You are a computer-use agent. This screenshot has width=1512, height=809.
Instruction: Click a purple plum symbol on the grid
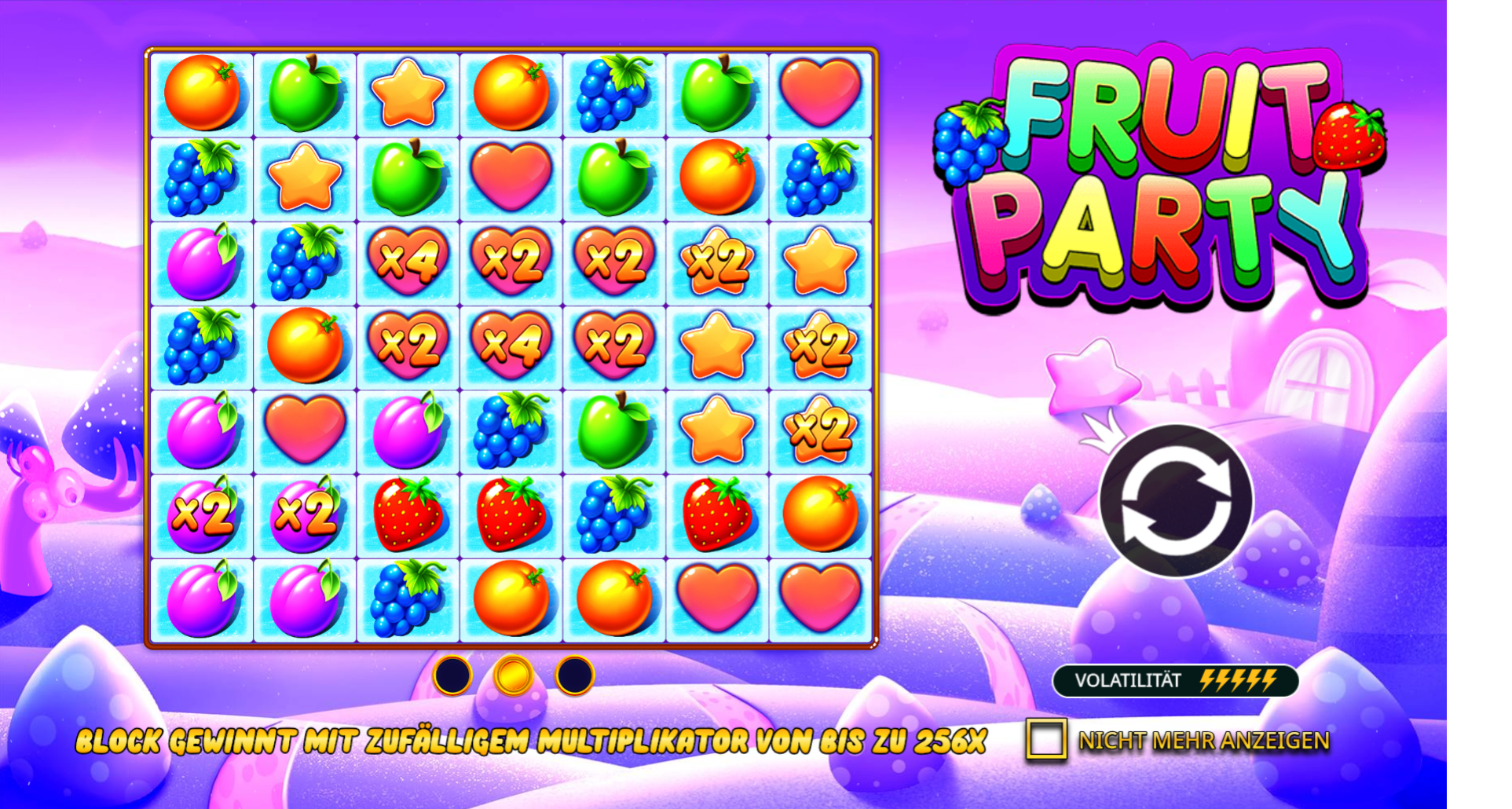coord(201,259)
